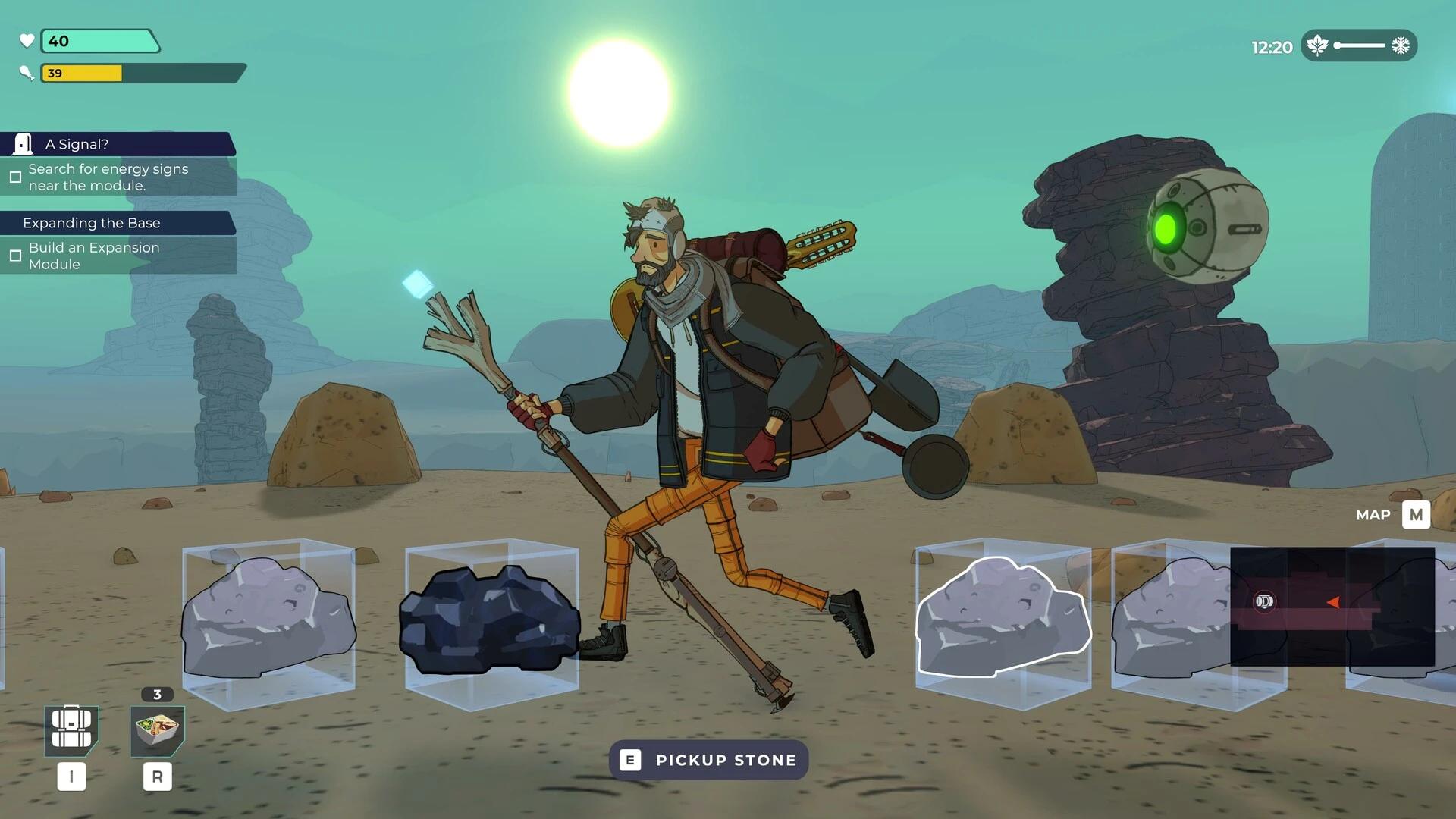Open the MAP
The image size is (1456, 819).
tap(1374, 515)
